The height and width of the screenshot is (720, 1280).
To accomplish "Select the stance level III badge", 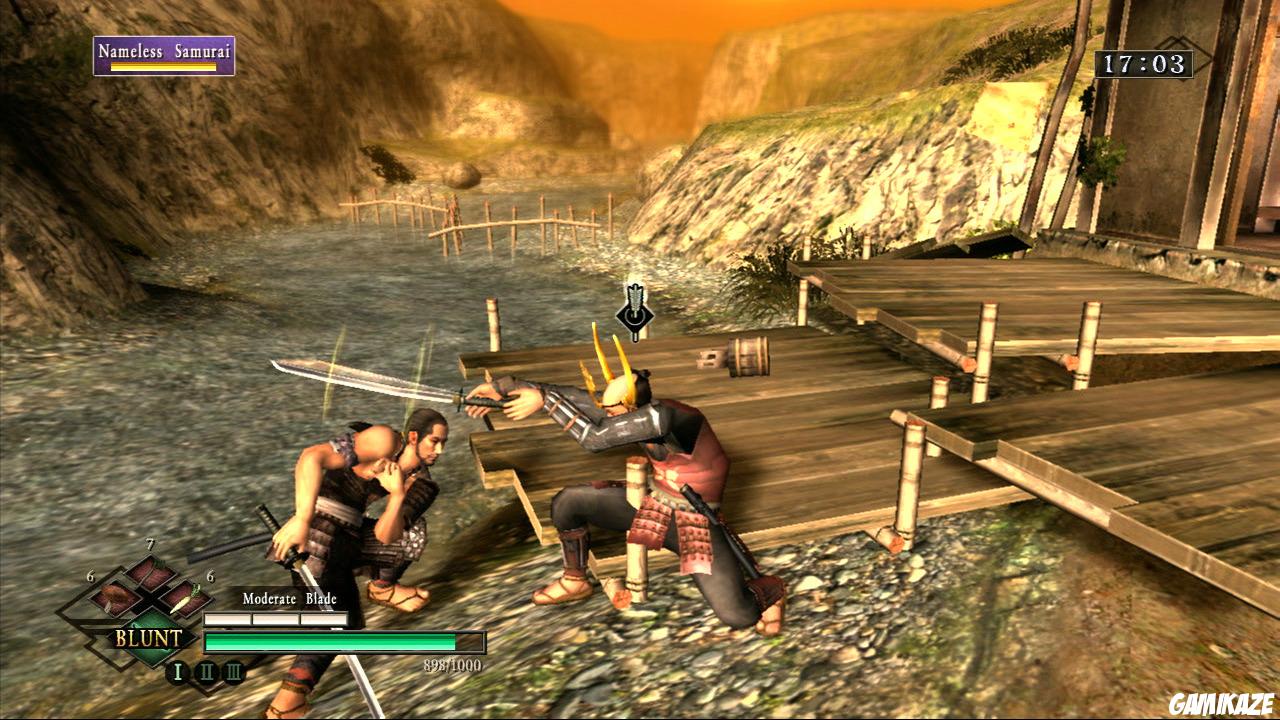I will (x=233, y=672).
